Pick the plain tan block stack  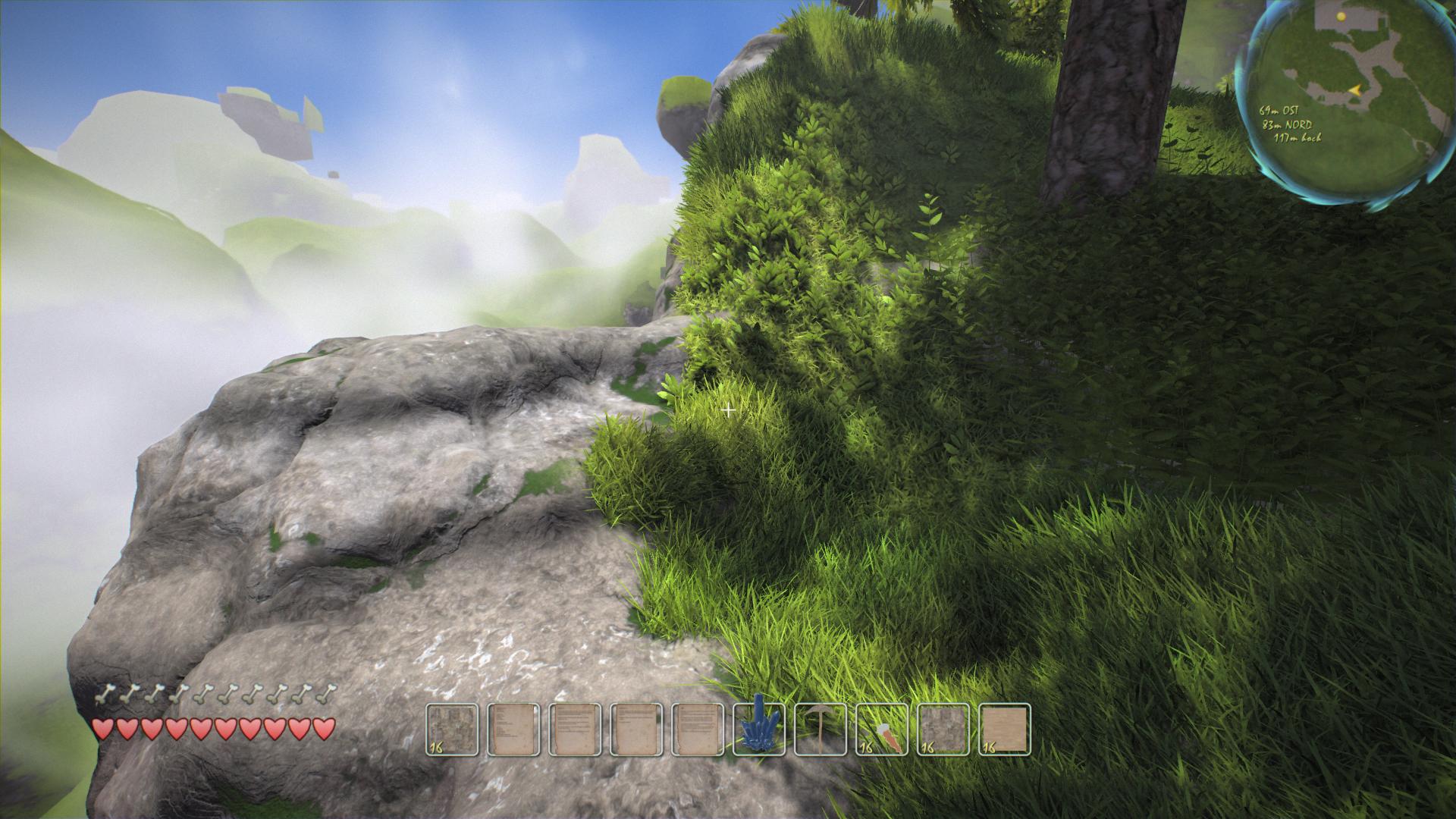(x=1005, y=730)
